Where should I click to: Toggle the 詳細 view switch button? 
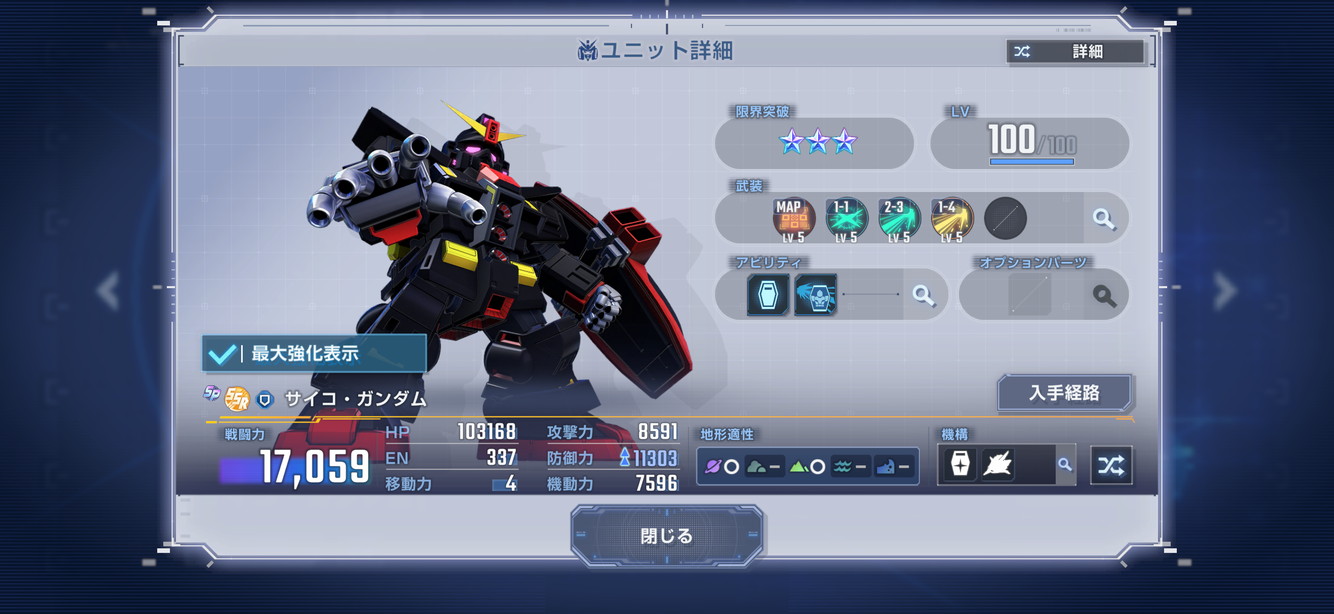pyautogui.click(x=1075, y=52)
